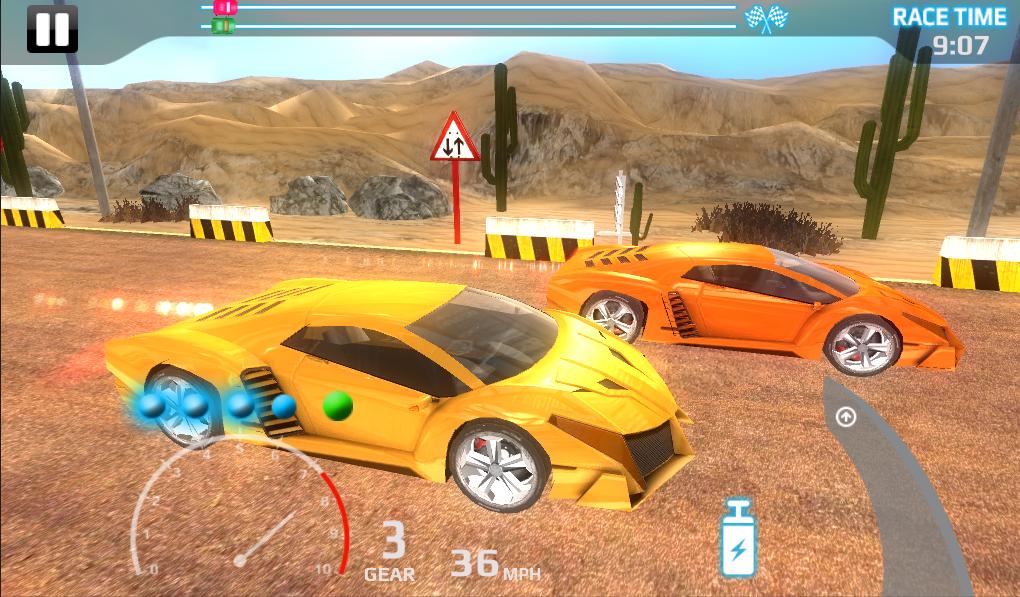
Task: Shift up with the arrow button
Action: point(846,417)
